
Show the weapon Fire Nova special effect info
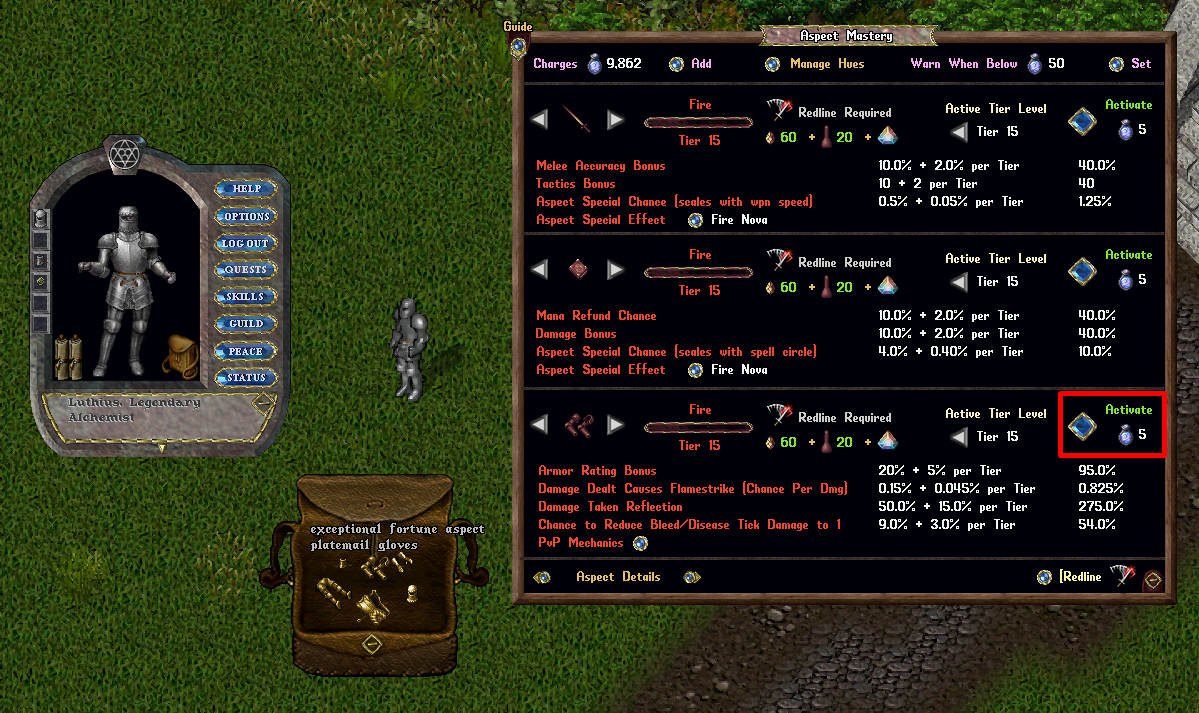[696, 220]
